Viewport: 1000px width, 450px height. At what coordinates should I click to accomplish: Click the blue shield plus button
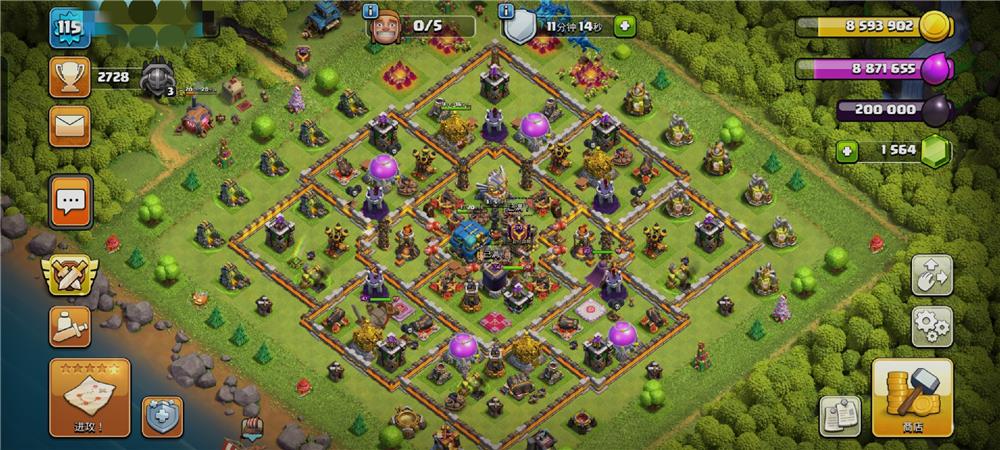tap(162, 416)
